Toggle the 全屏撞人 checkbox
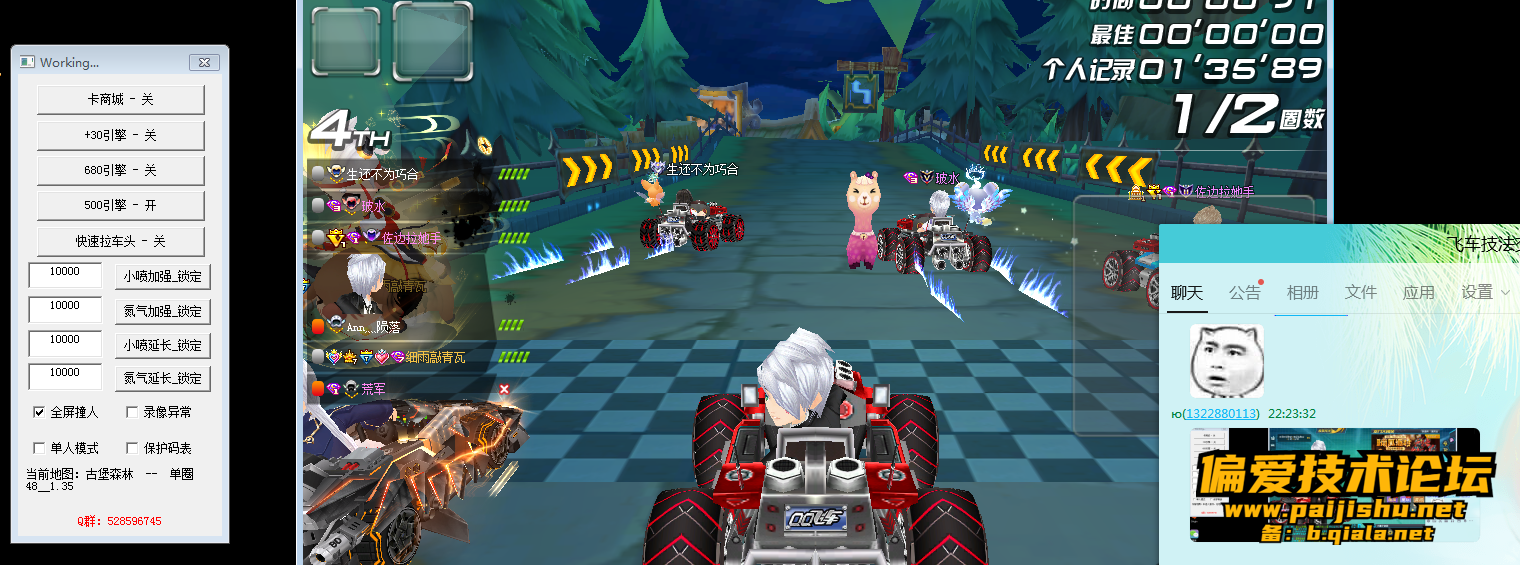1520x565 pixels. (x=39, y=412)
